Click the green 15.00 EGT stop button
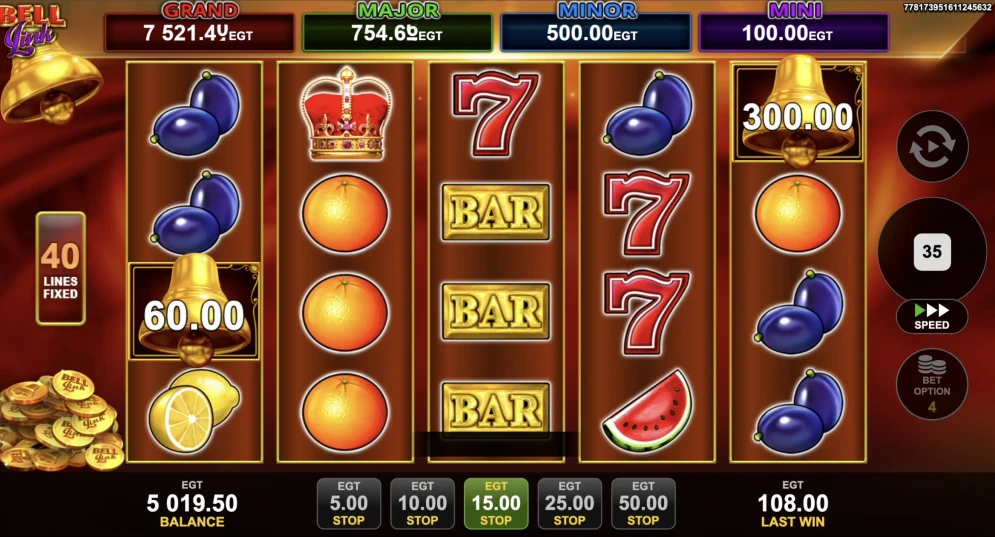Screen dimensions: 995x537 pos(496,503)
